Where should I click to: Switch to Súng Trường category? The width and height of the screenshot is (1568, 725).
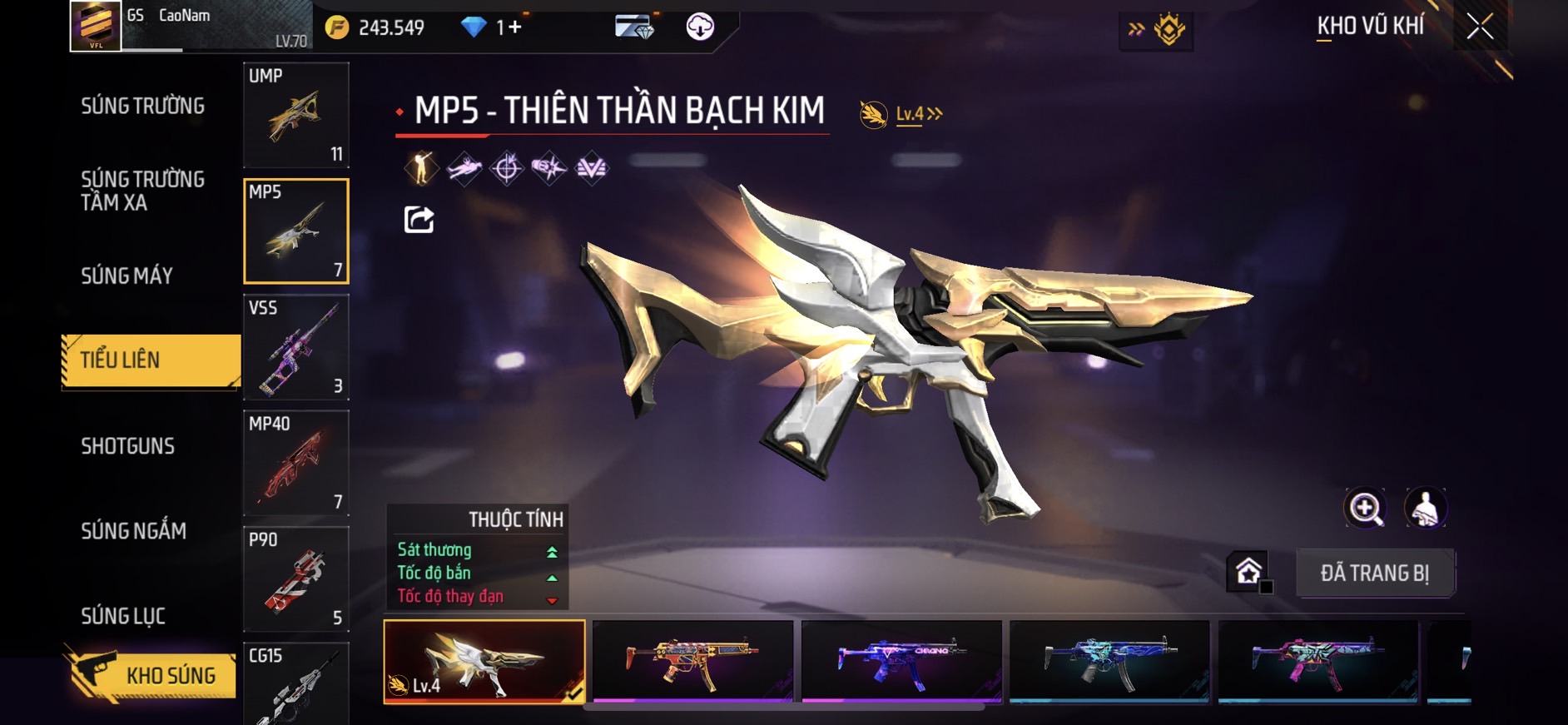click(x=142, y=106)
